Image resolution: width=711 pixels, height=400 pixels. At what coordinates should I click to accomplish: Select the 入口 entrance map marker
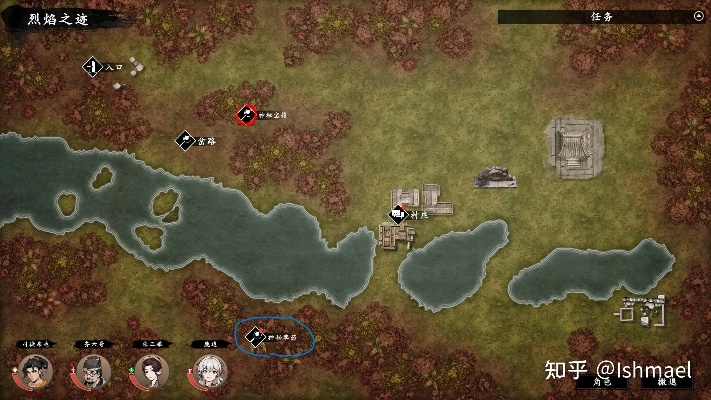point(91,67)
